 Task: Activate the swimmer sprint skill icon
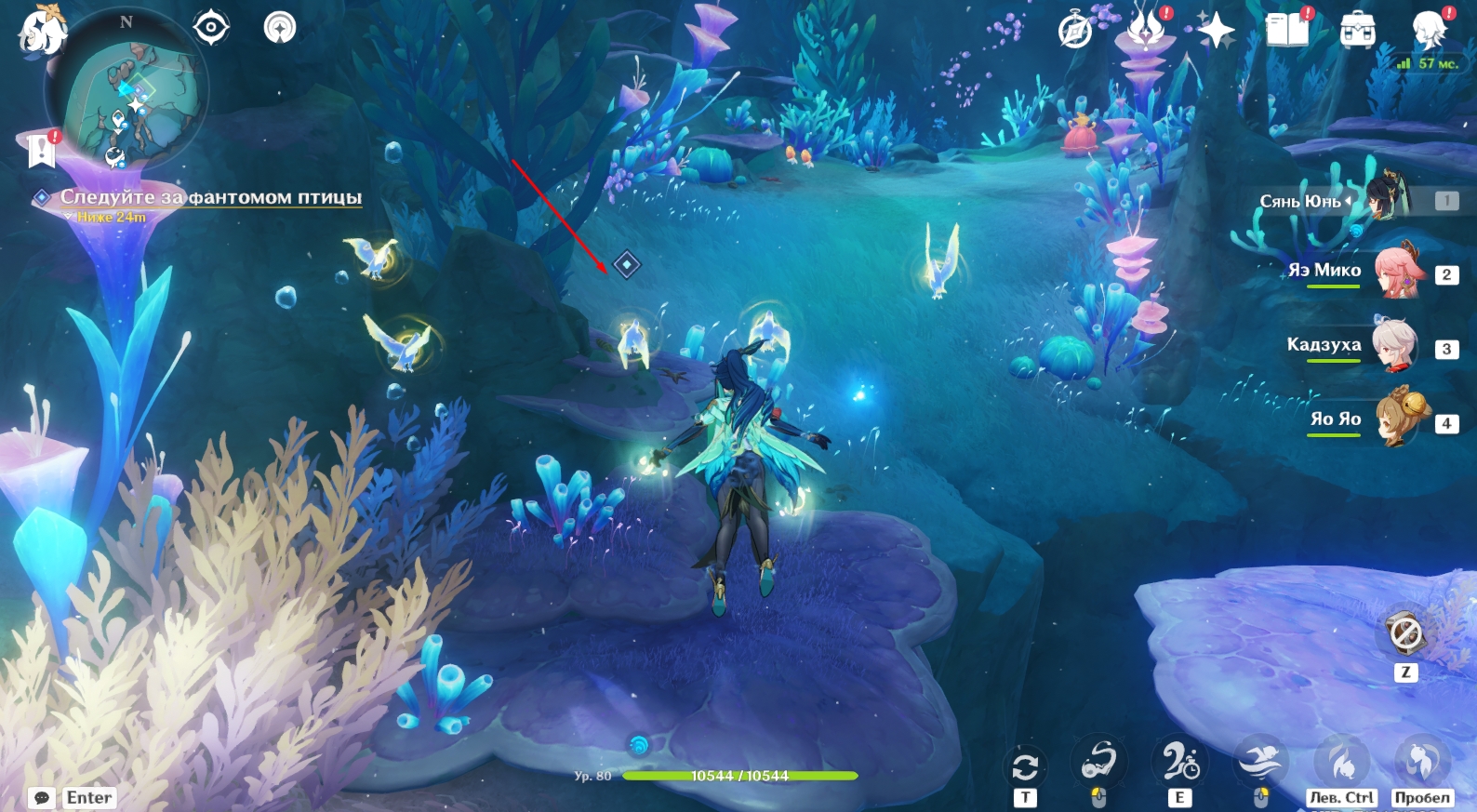tap(1260, 763)
